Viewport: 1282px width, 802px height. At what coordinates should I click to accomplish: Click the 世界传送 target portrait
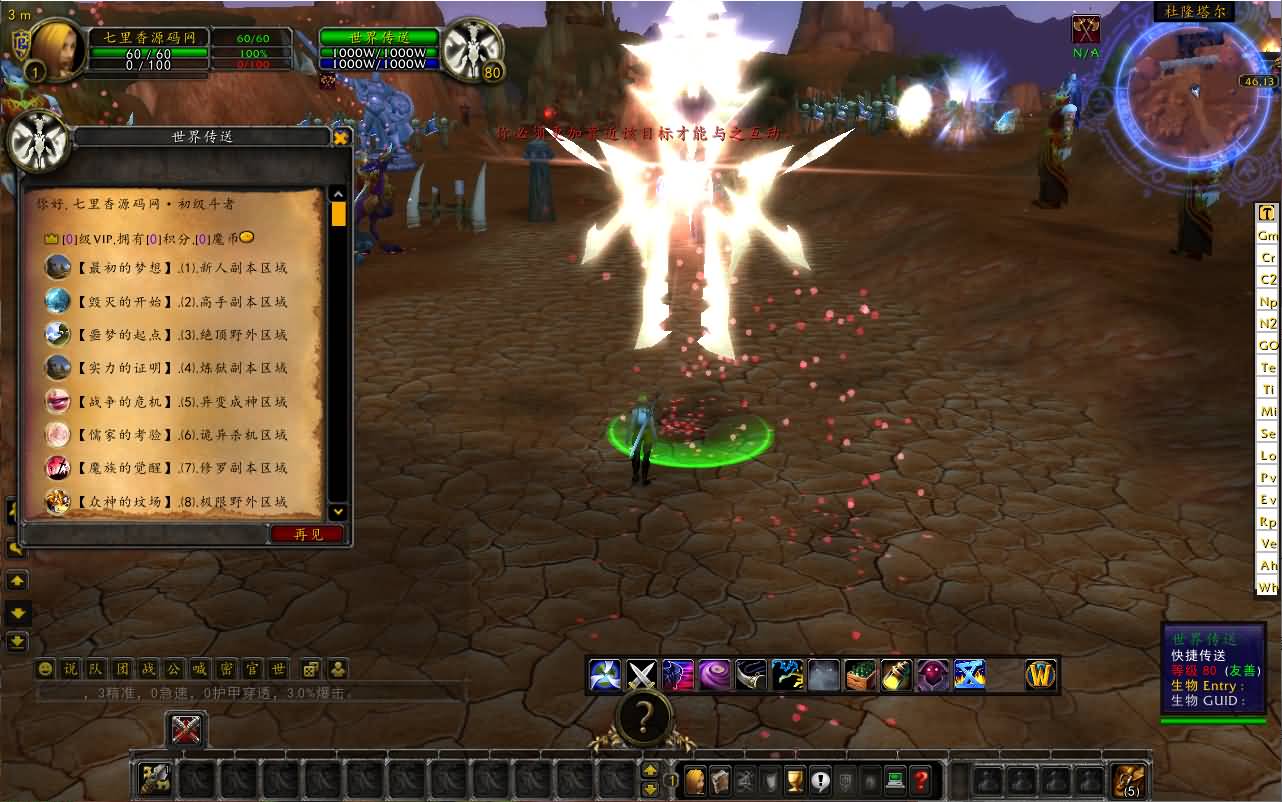pyautogui.click(x=472, y=48)
